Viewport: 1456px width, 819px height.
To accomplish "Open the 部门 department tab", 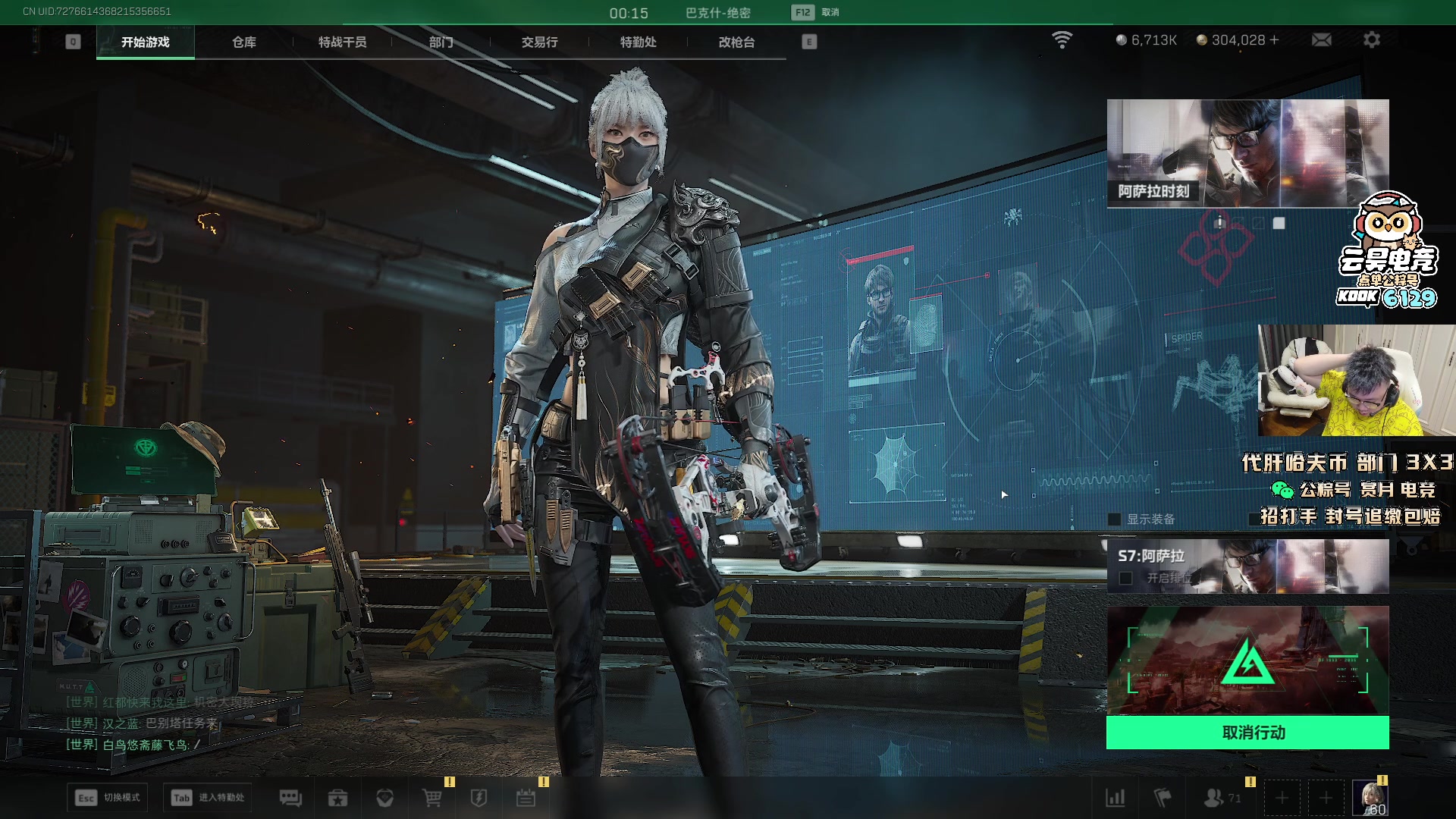I will (441, 42).
